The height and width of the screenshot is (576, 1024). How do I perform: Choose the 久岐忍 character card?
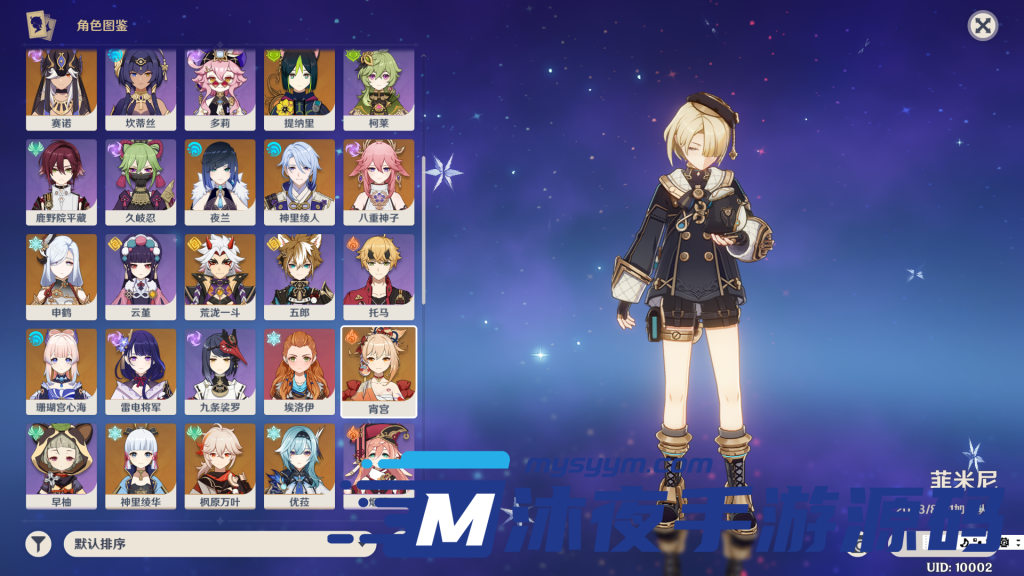[x=140, y=181]
